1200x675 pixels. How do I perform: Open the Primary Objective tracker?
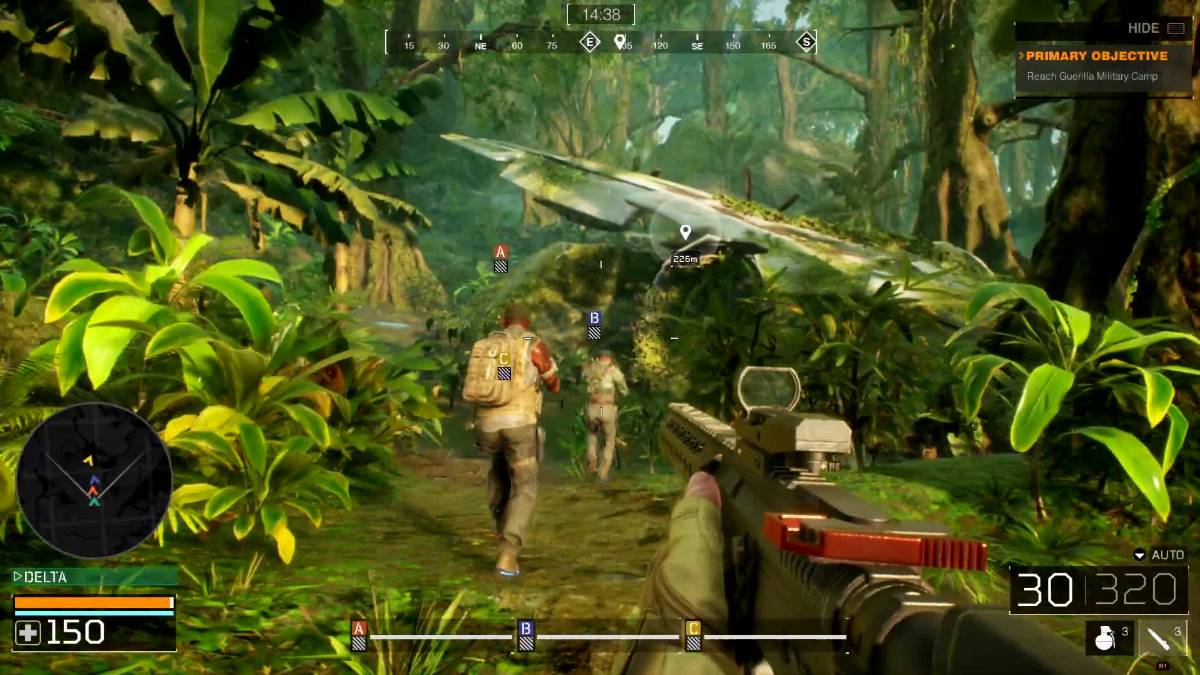[x=1097, y=56]
